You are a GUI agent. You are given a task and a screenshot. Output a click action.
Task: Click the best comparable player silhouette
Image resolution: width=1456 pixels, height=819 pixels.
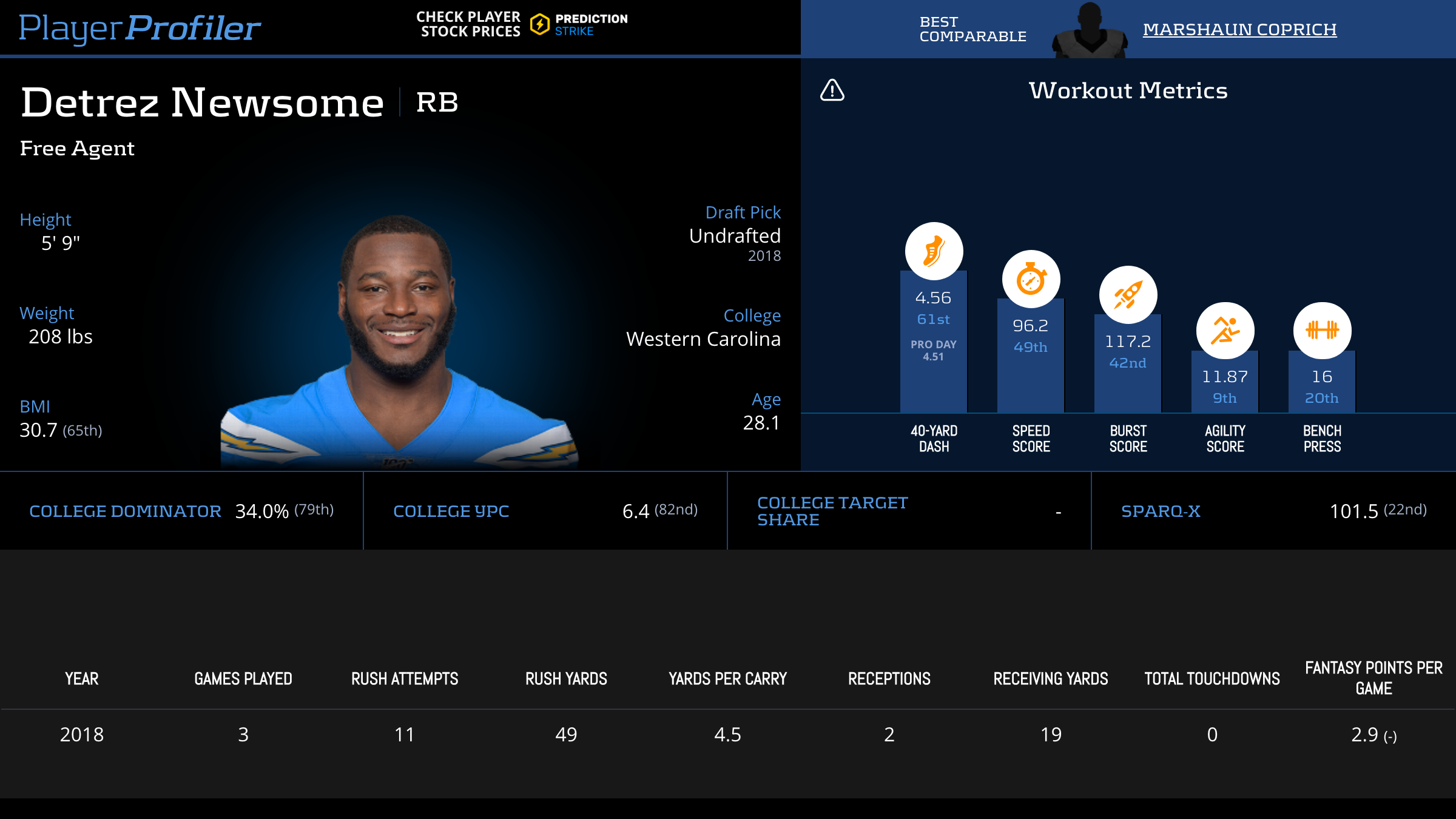point(1090,30)
